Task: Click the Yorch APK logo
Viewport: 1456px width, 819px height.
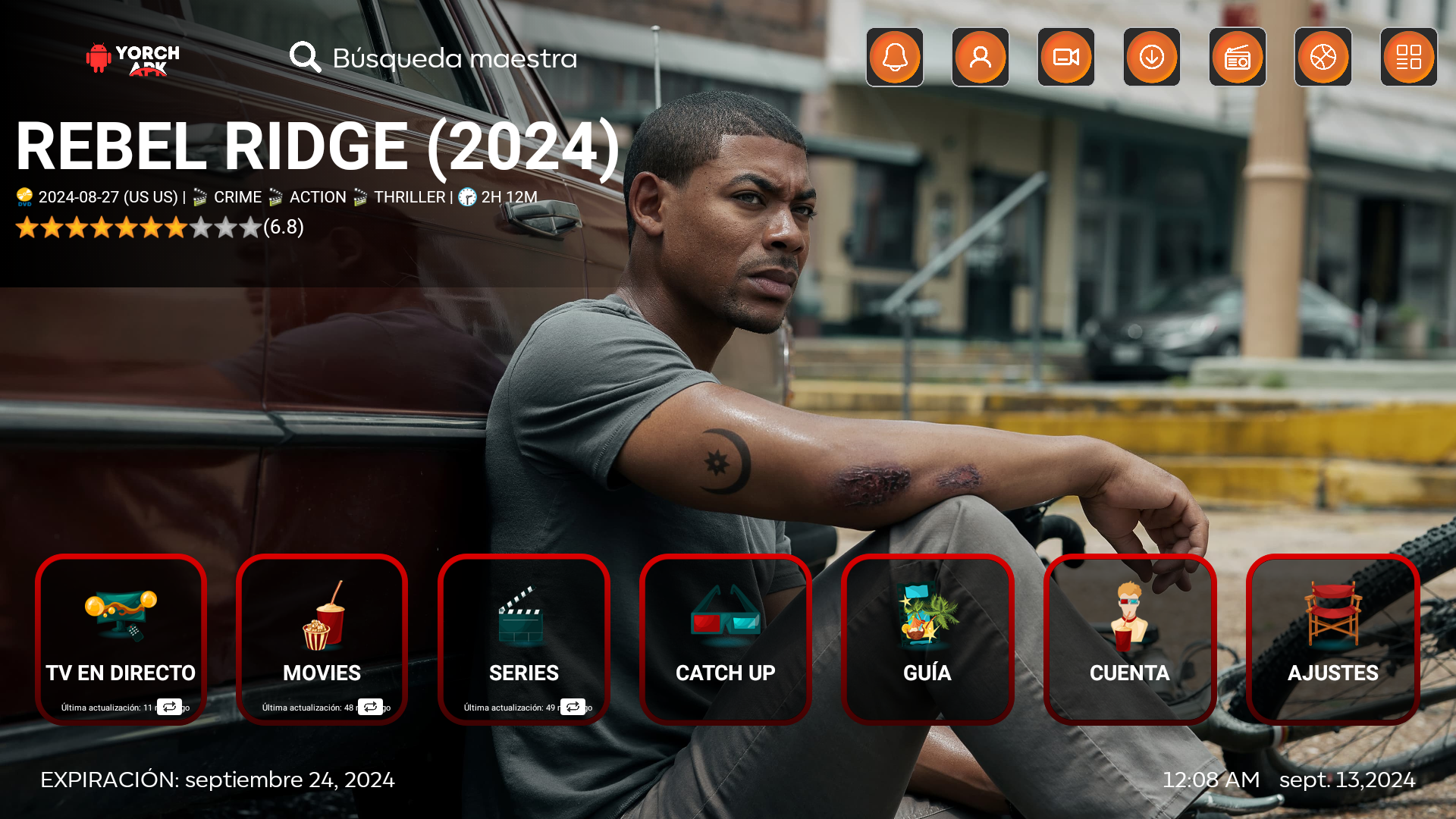Action: click(133, 58)
